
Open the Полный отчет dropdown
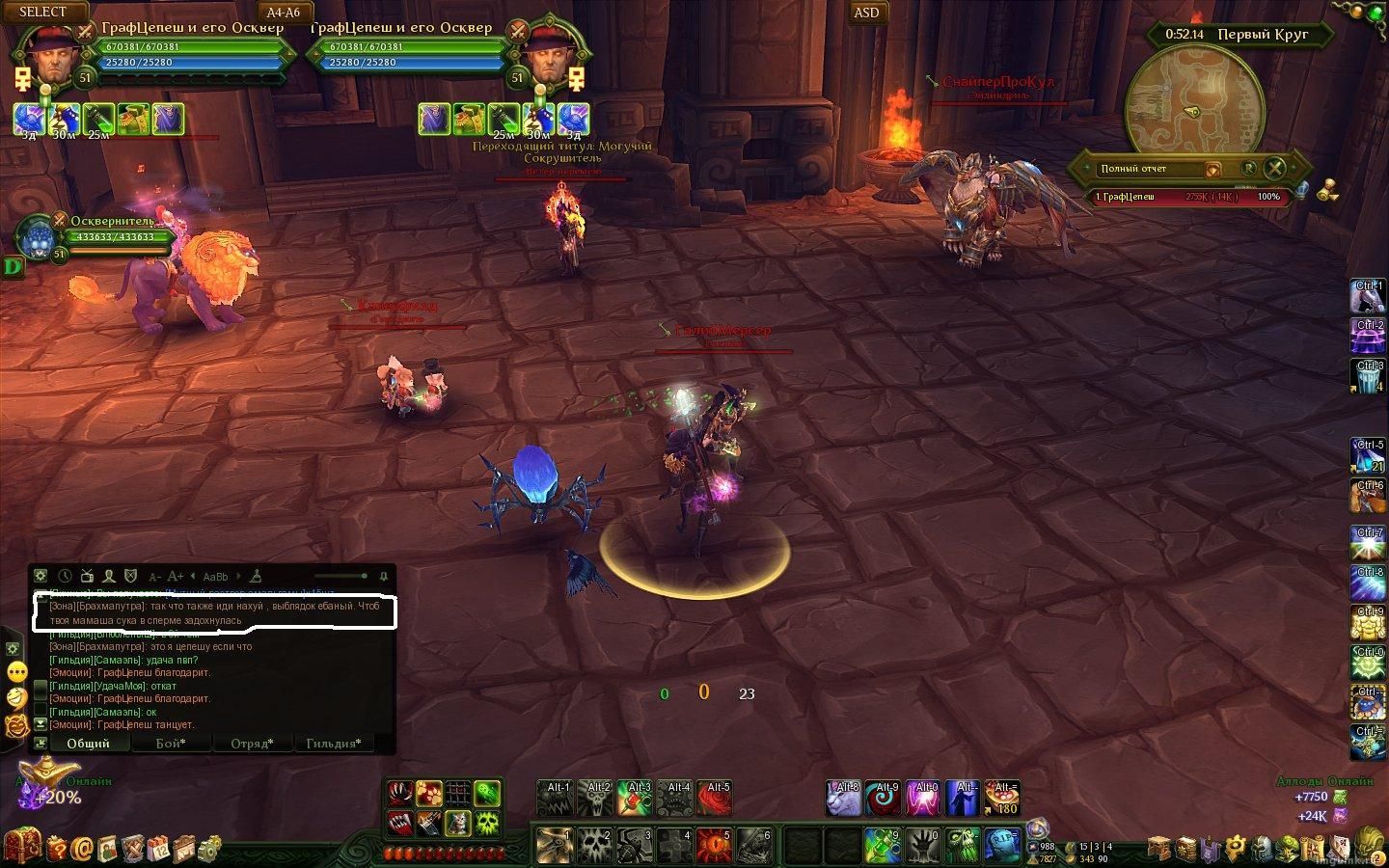1212,169
